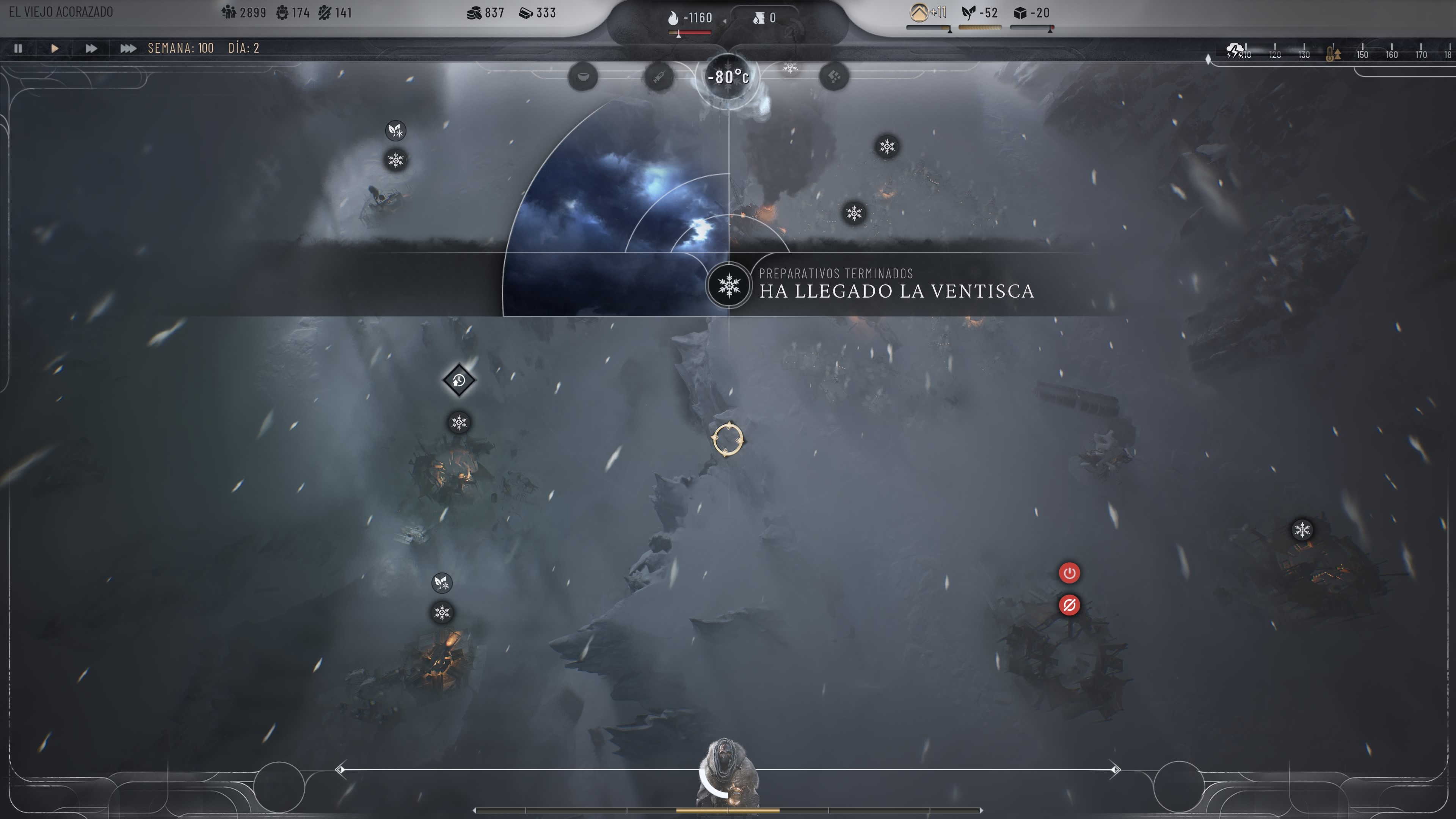Open the squalor diamond-pattern problem icon
The height and width of the screenshot is (819, 1456).
click(x=834, y=76)
